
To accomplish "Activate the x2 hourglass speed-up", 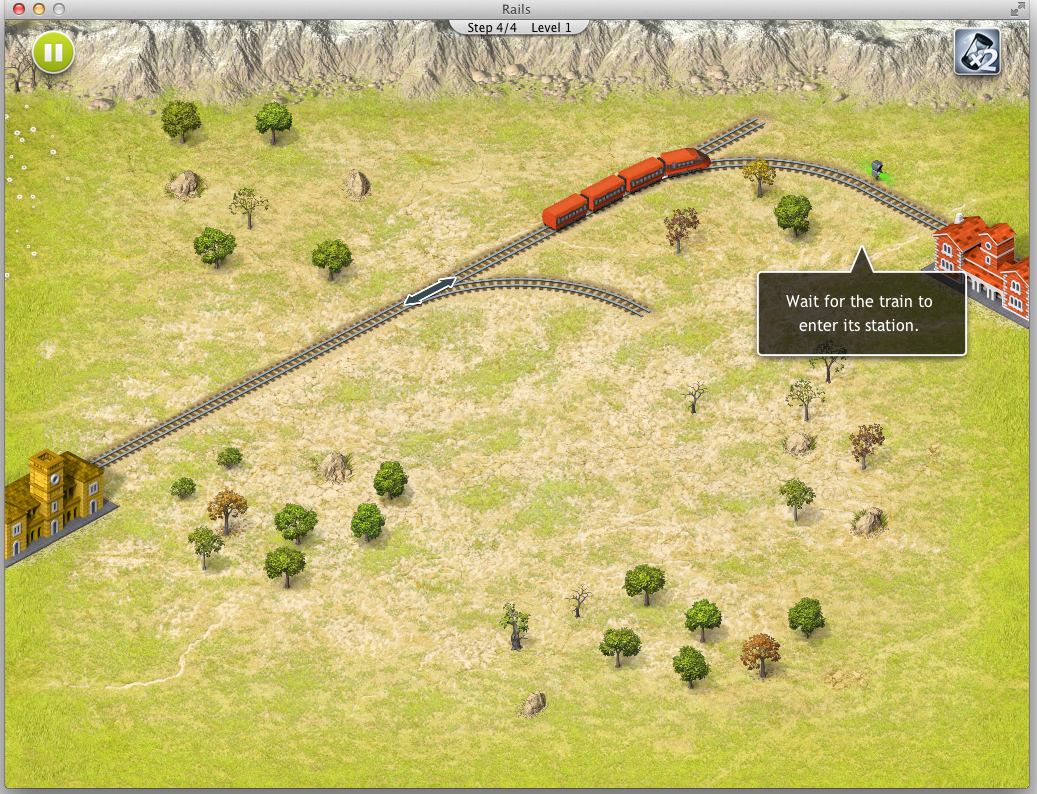I will 978,52.
